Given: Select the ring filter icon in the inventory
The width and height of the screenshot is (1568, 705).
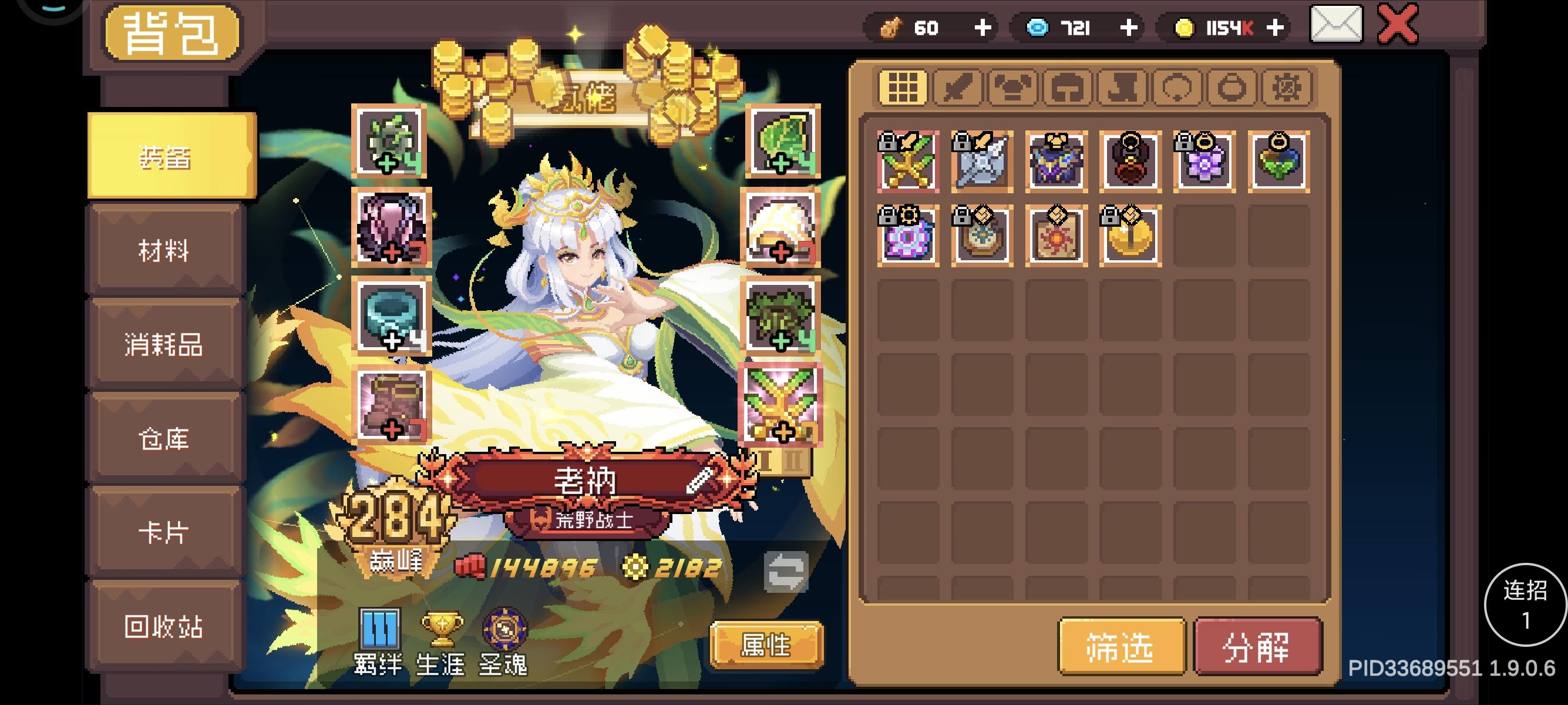Looking at the screenshot, I should [1231, 87].
